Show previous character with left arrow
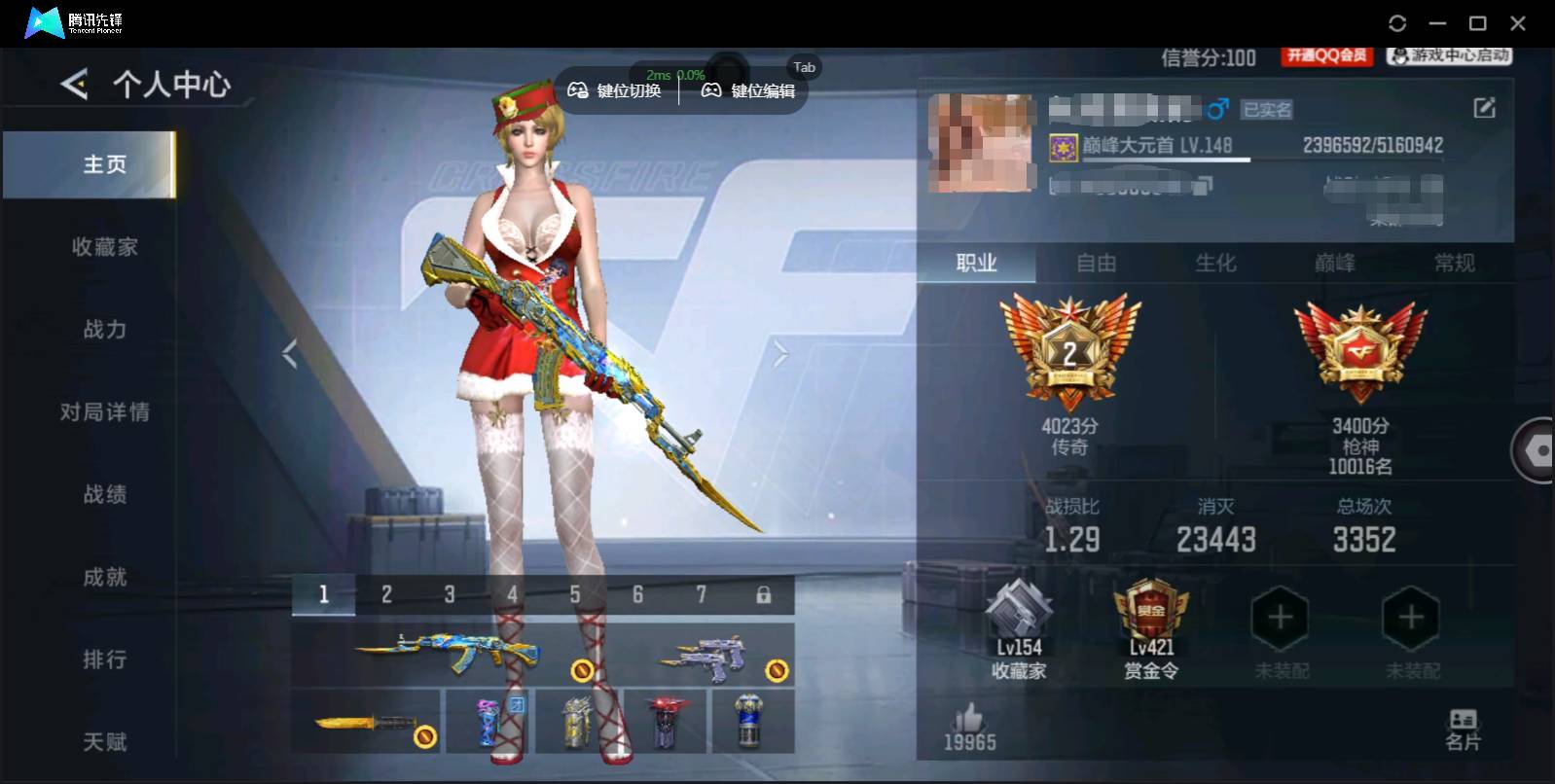This screenshot has height=784, width=1555. (x=289, y=353)
